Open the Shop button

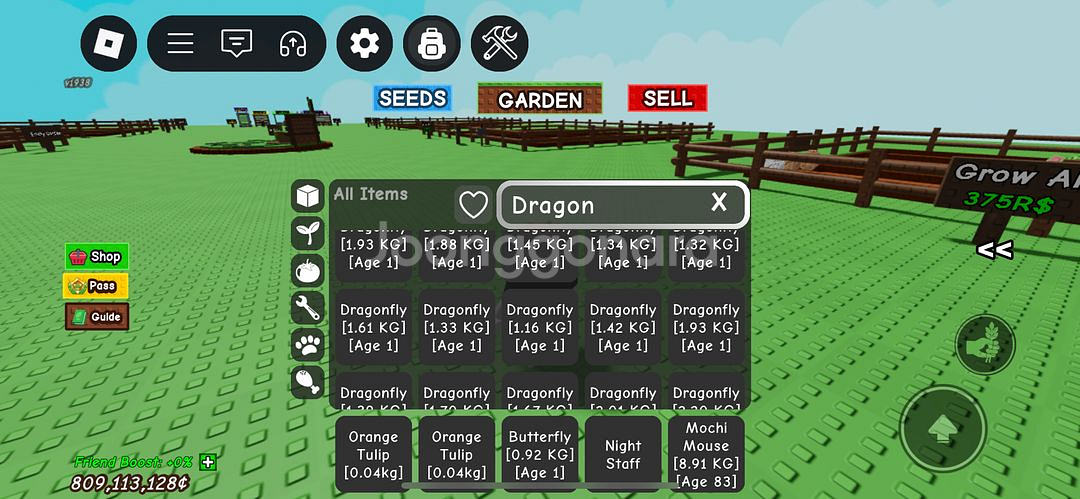pyautogui.click(x=96, y=257)
